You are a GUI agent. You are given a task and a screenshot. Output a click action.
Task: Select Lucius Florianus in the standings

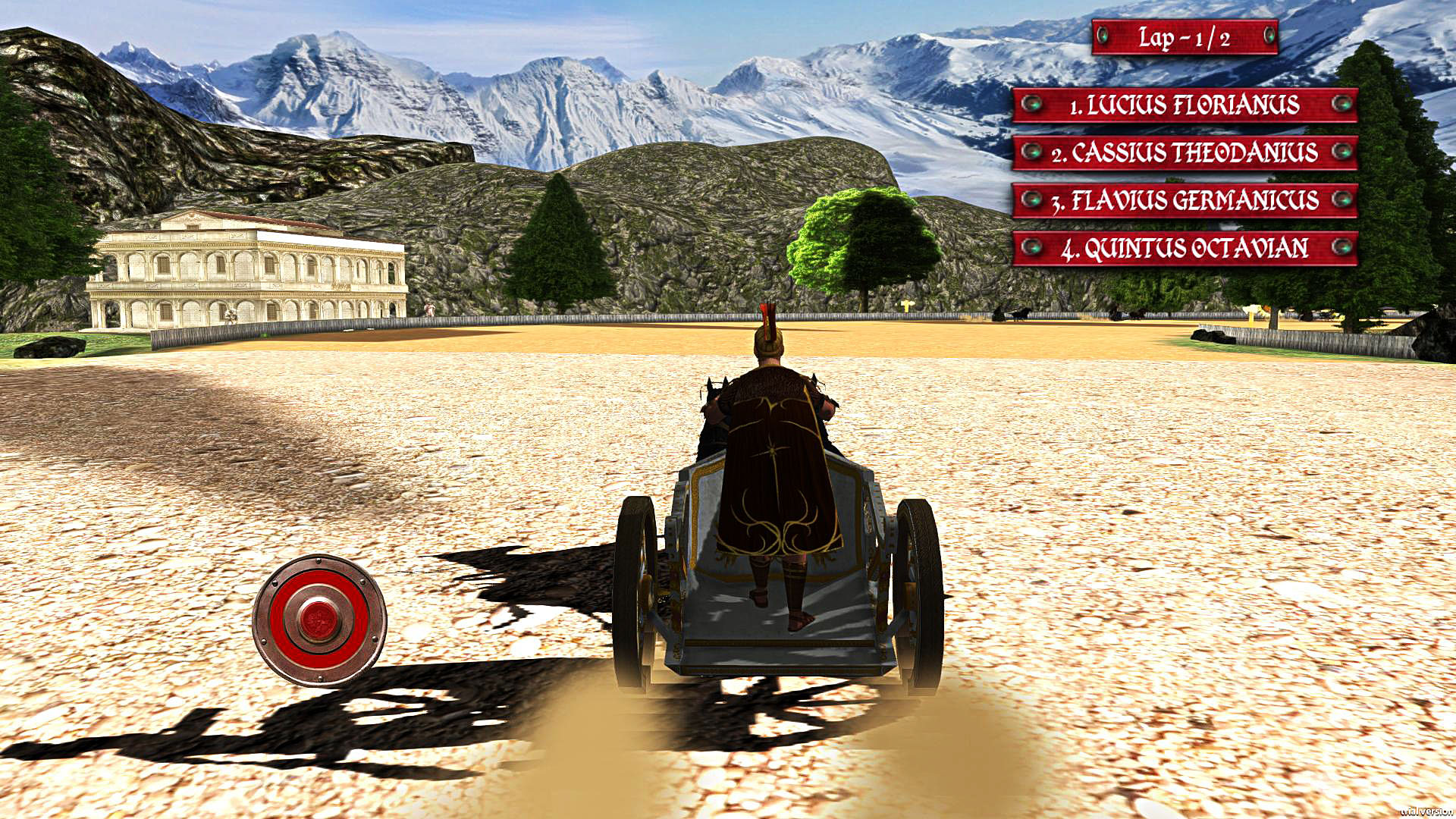(x=1185, y=105)
